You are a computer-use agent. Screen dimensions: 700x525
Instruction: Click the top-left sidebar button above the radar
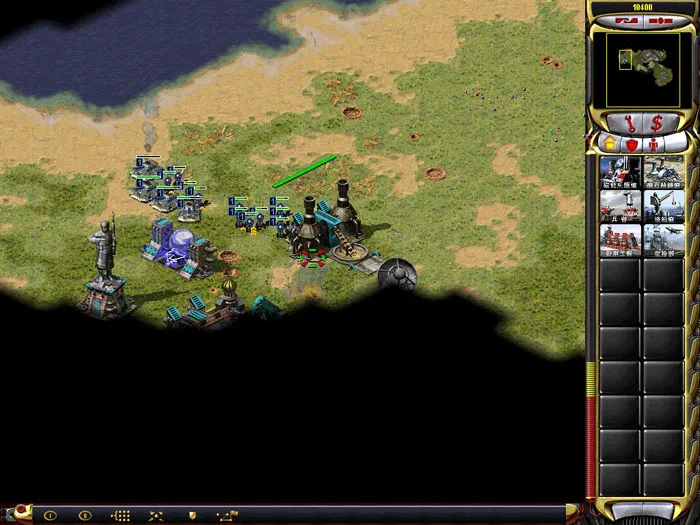(x=627, y=19)
